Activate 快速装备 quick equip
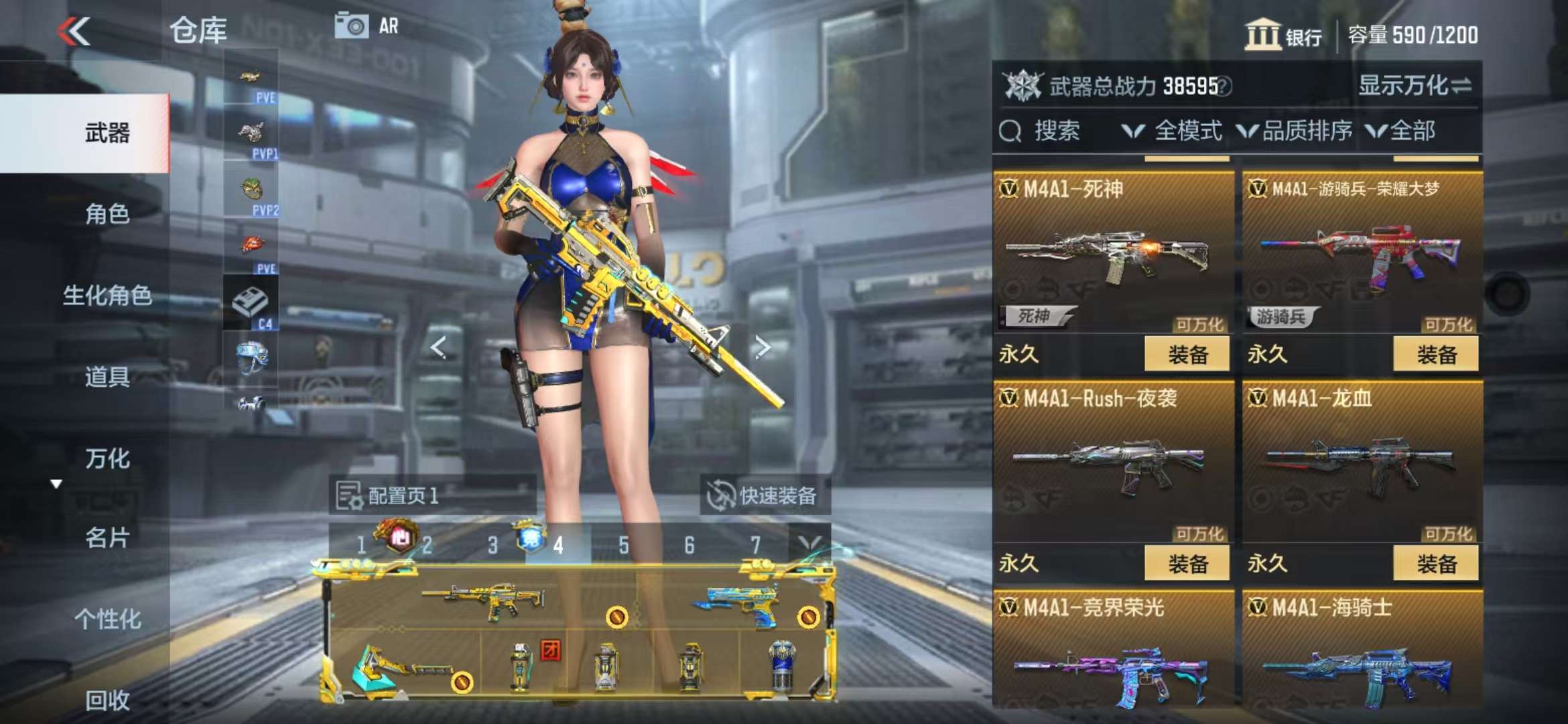The image size is (1568, 724). [763, 496]
